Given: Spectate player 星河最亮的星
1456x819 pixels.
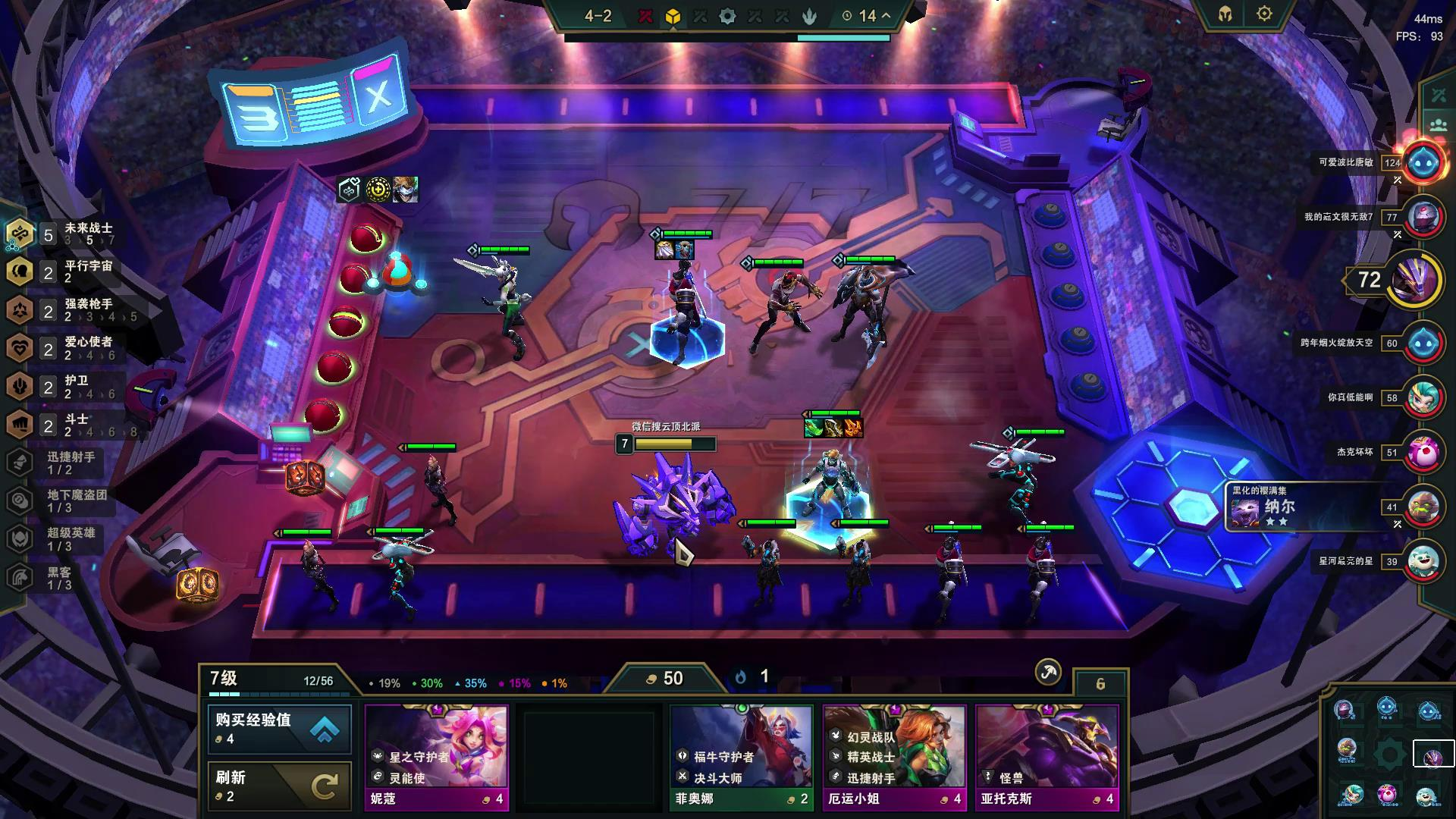Looking at the screenshot, I should coord(1423,561).
